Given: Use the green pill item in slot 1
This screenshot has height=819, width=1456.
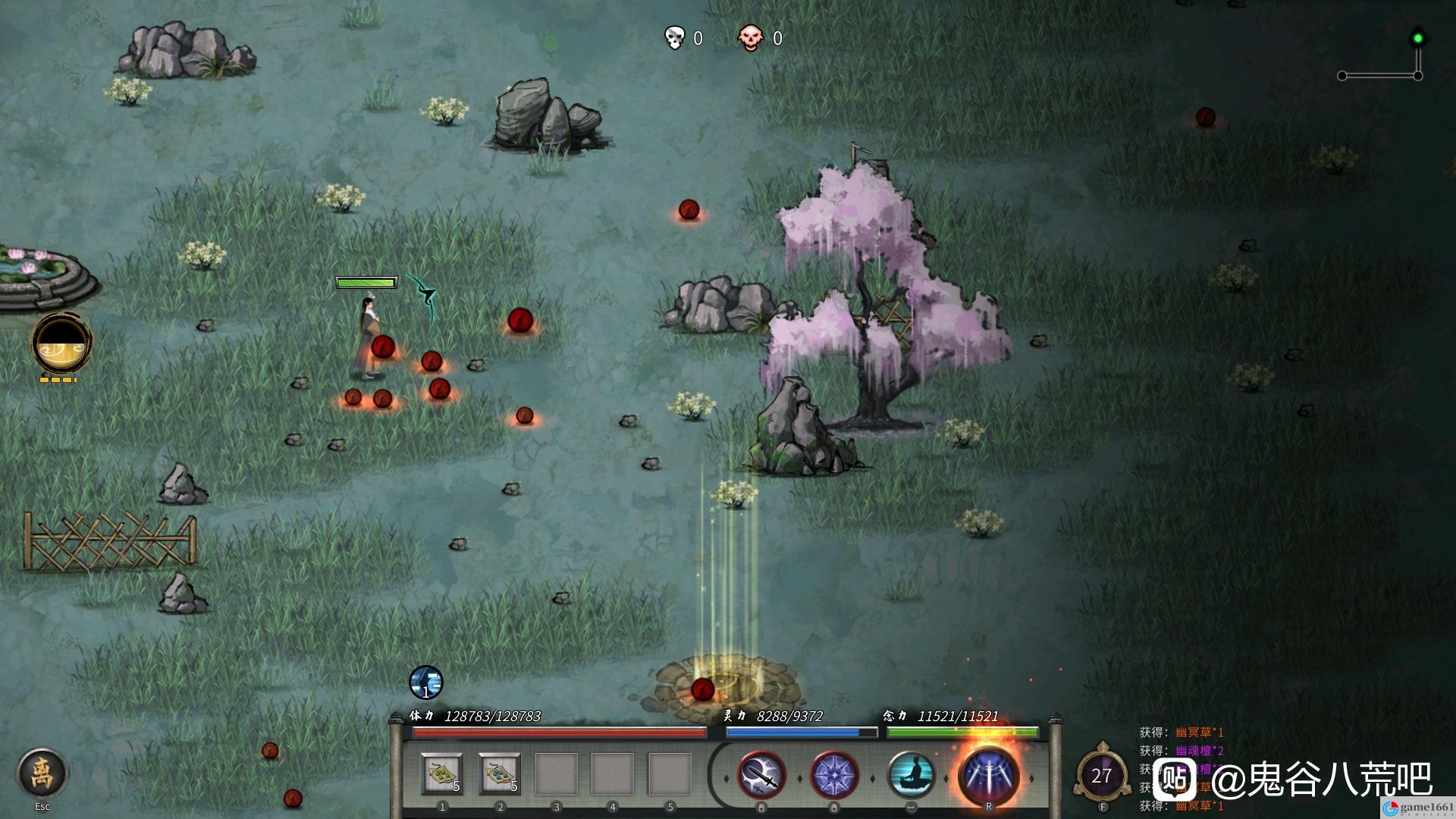Looking at the screenshot, I should point(442,774).
